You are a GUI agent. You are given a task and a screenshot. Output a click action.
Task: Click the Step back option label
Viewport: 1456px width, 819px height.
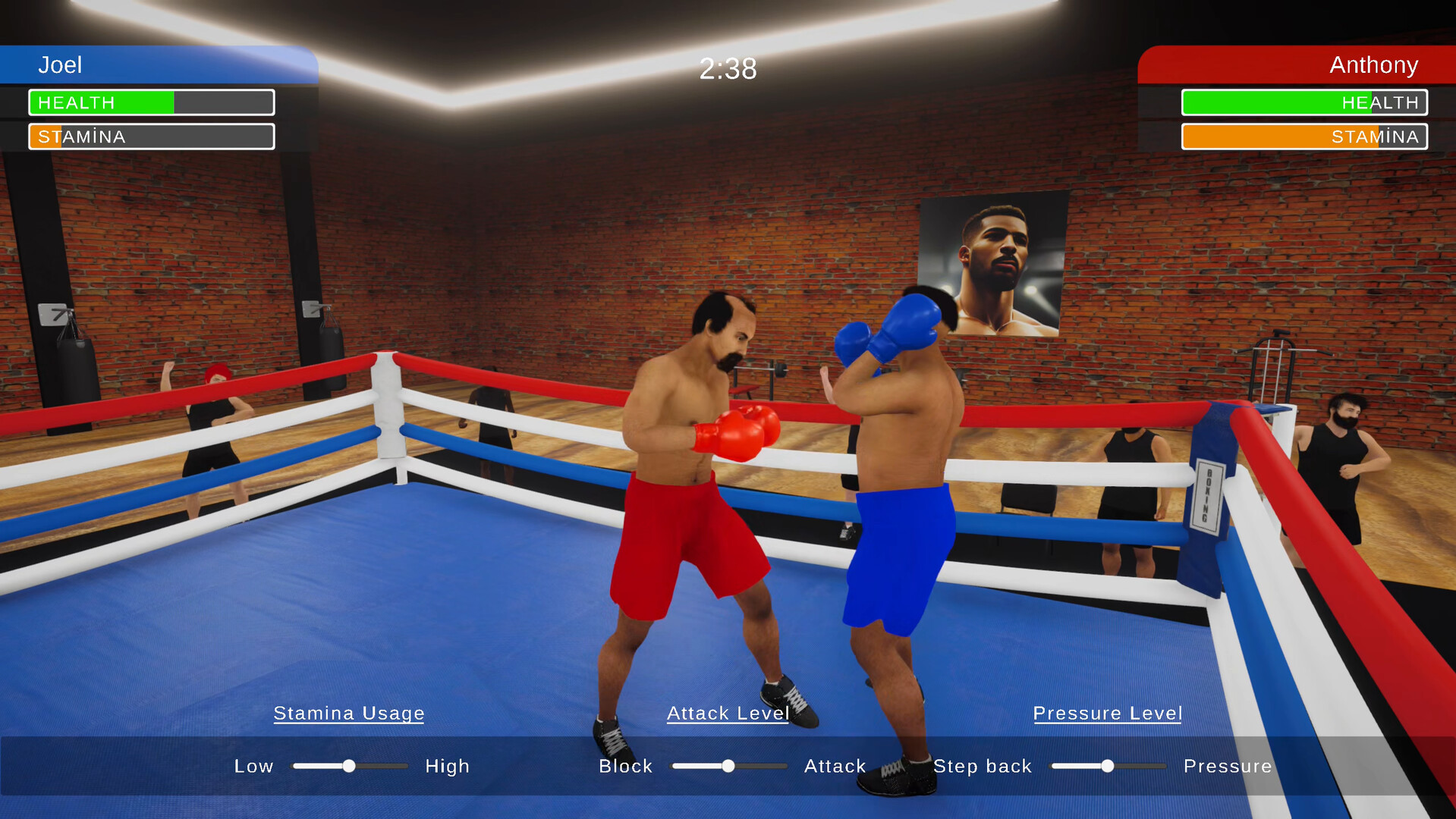[x=983, y=766]
